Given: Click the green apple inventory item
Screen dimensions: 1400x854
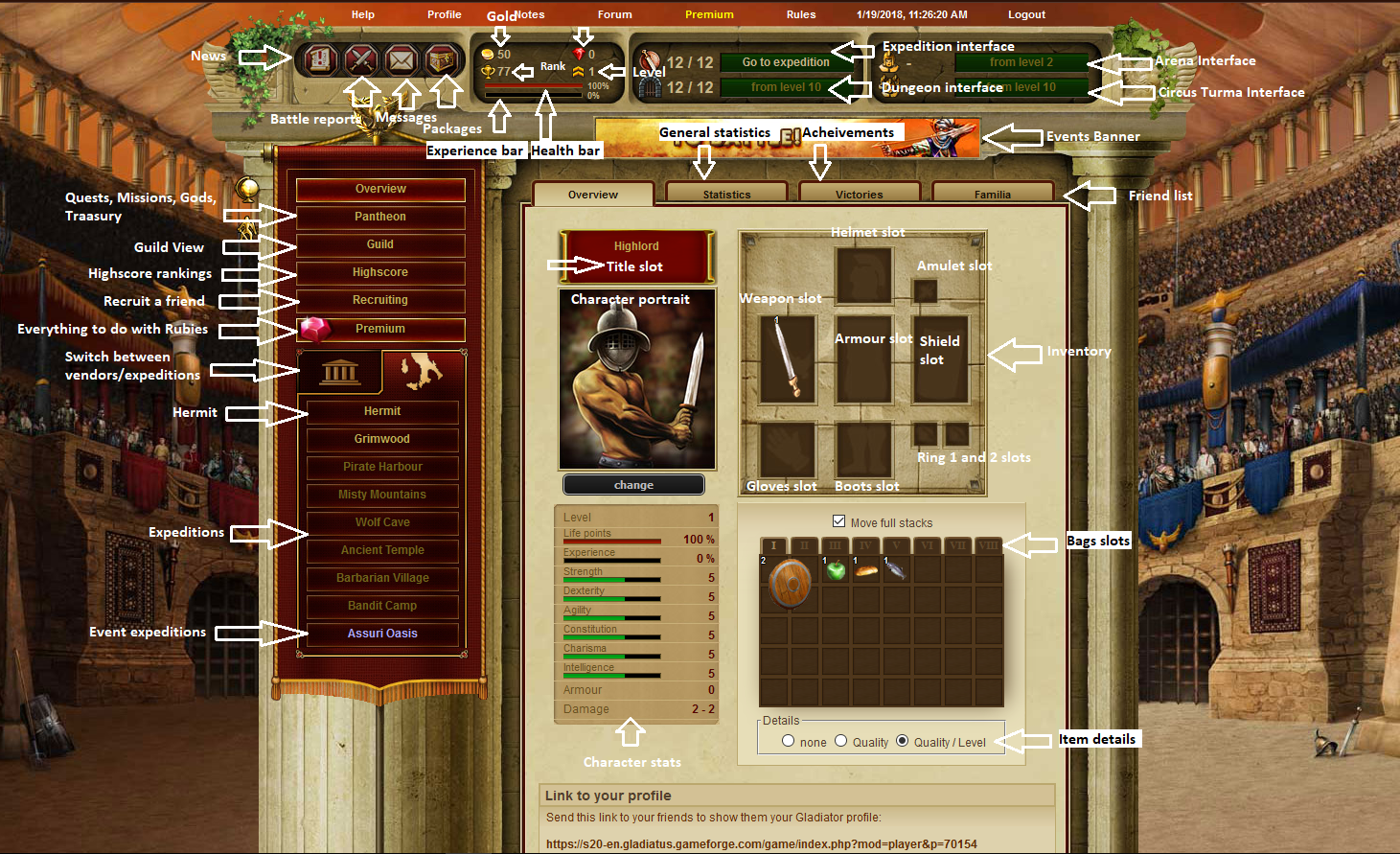Looking at the screenshot, I should click(836, 569).
